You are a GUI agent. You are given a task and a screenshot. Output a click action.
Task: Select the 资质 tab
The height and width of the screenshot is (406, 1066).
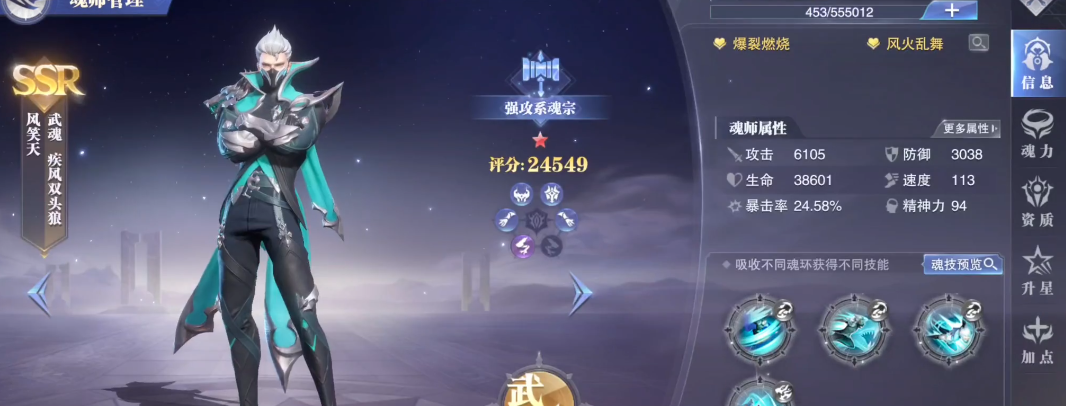tap(1037, 203)
